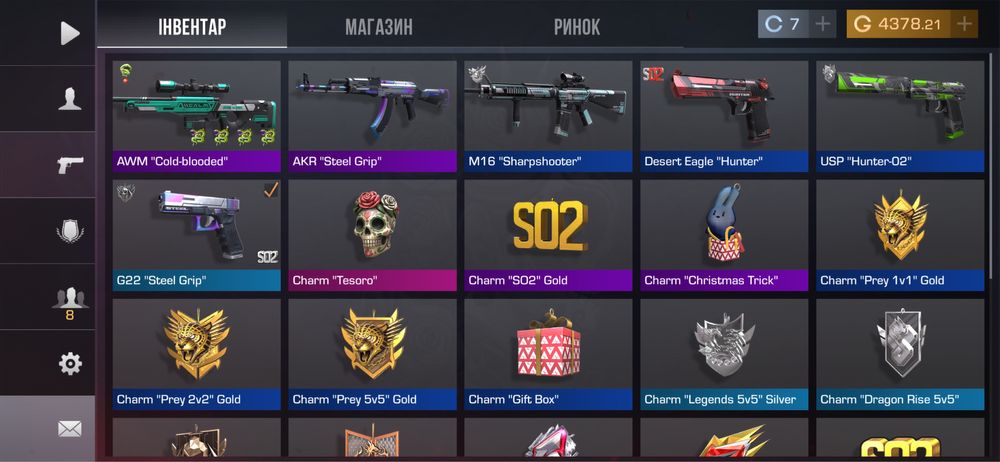Image resolution: width=1000 pixels, height=462 pixels.
Task: Select the M16 "Sharpshooter" item
Action: [x=549, y=115]
